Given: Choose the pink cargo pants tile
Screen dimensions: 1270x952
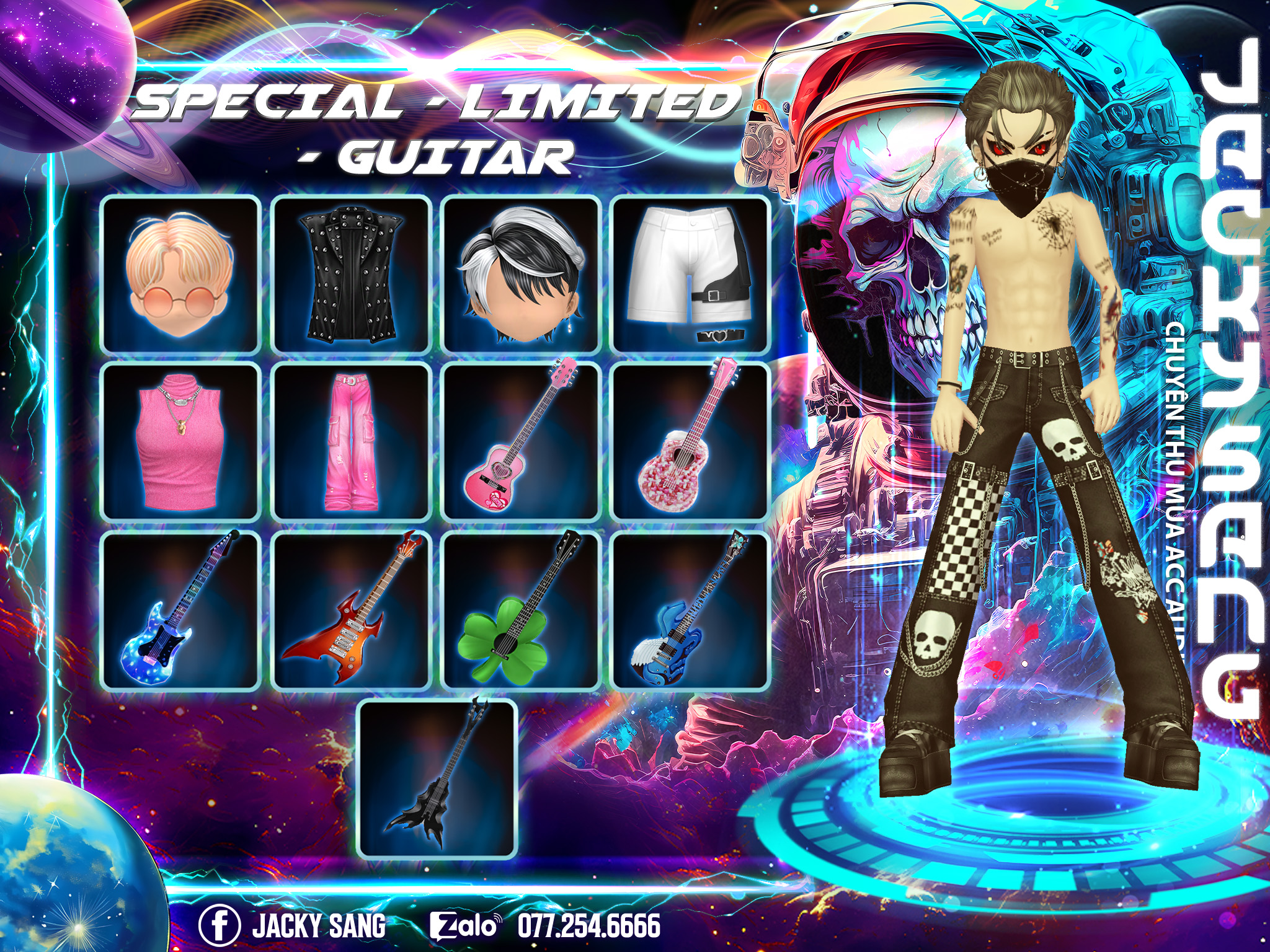Looking at the screenshot, I should tap(351, 442).
